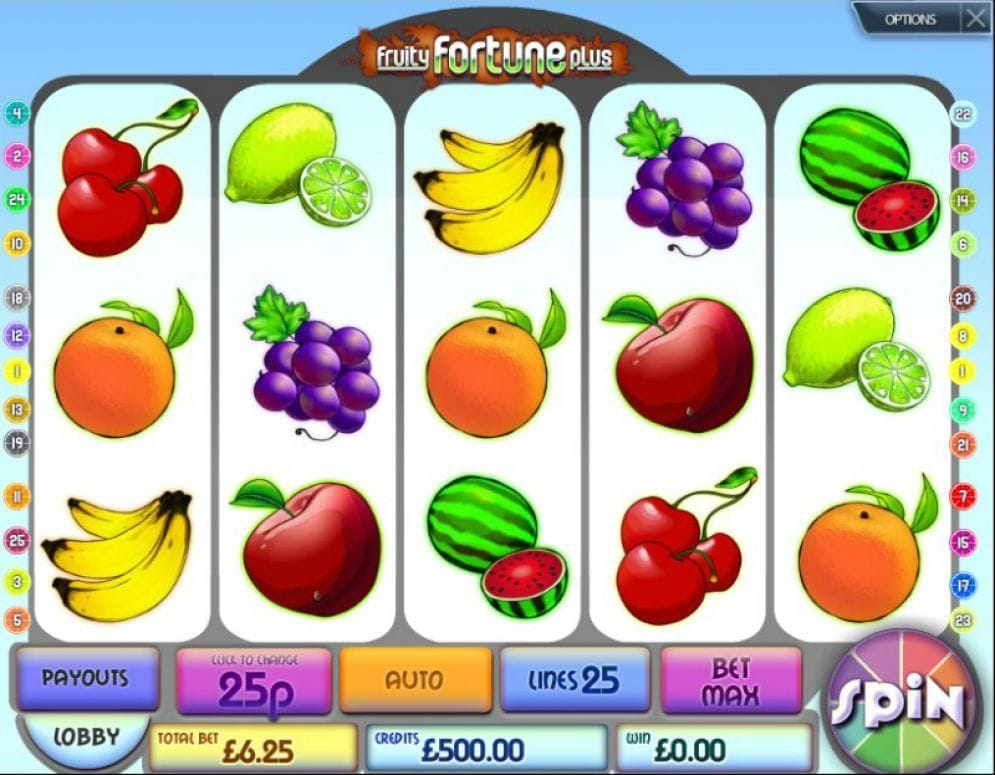Highlight the payline 5 marker
Screen dimensions: 995x775
pos(17,621)
